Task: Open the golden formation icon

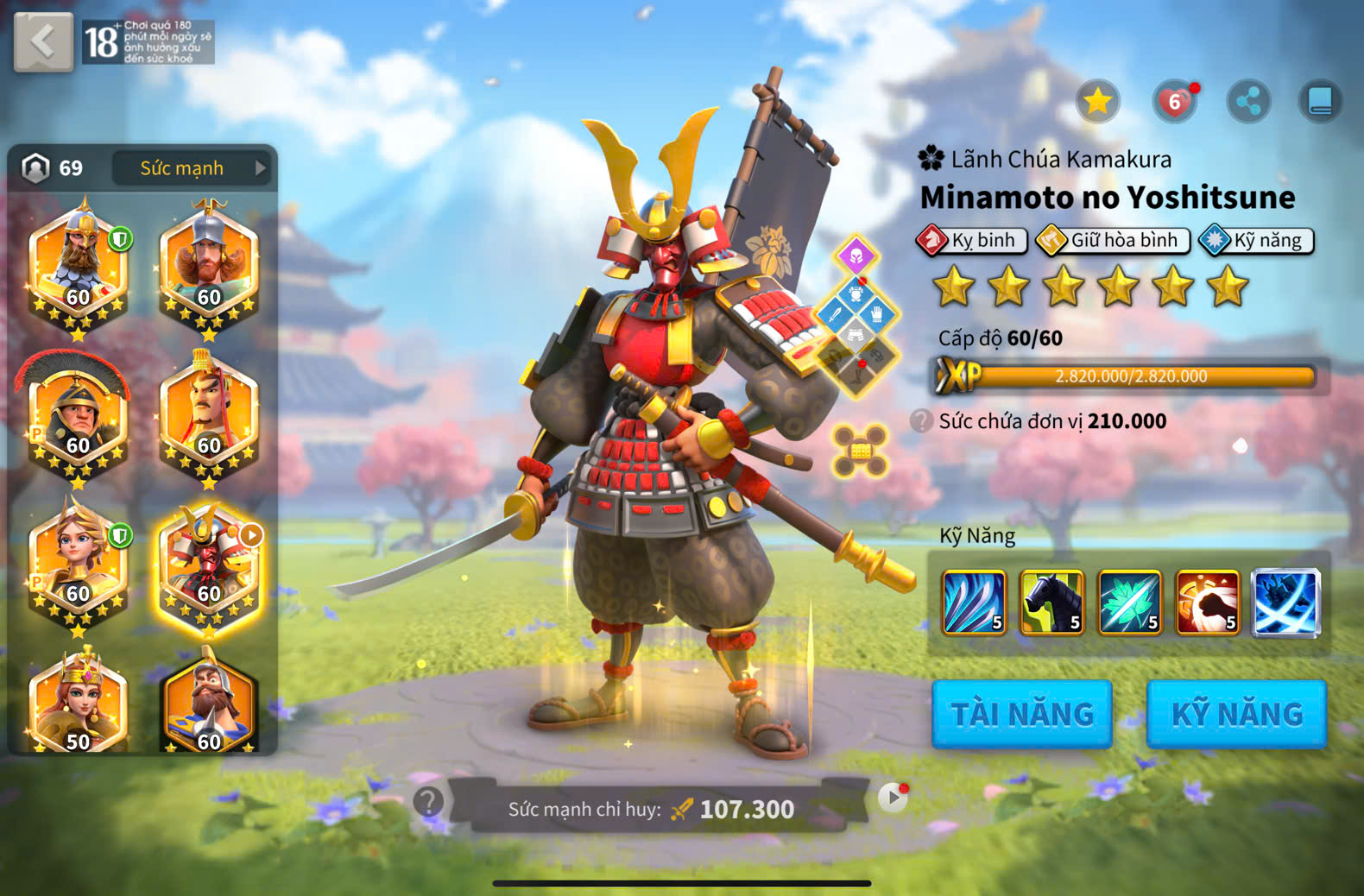Action: (x=860, y=451)
